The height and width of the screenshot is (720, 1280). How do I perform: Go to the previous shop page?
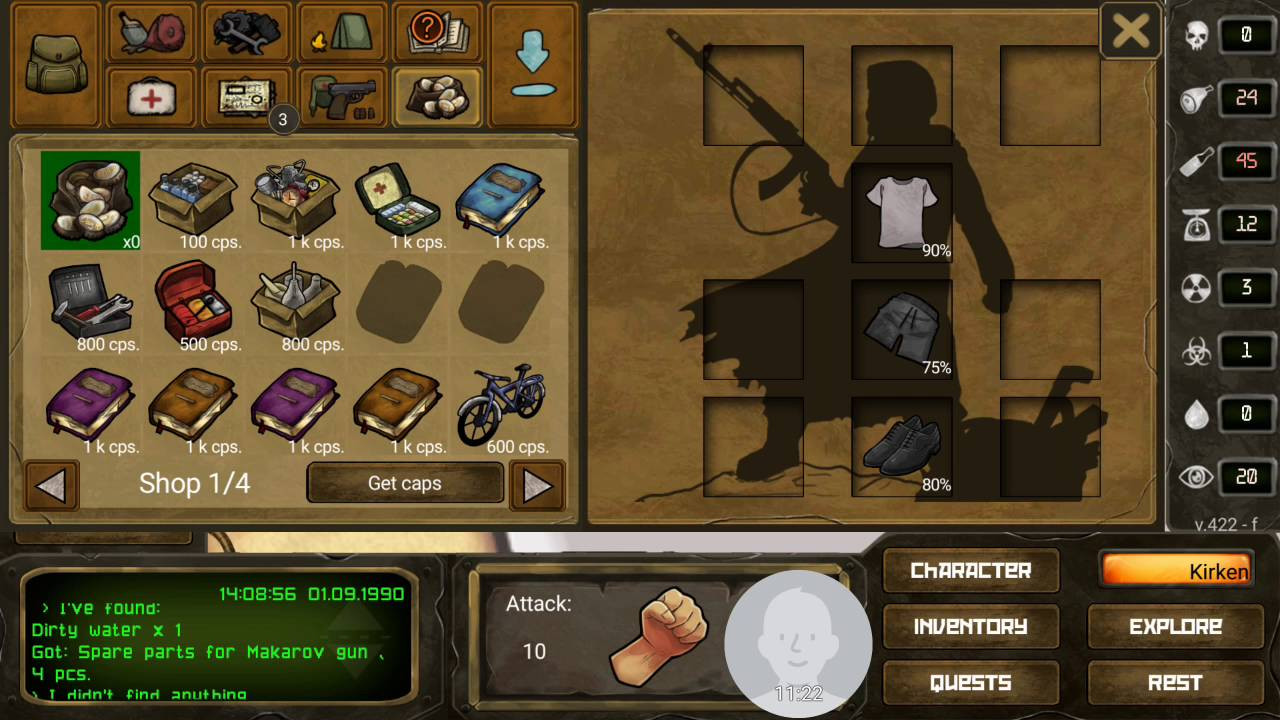51,485
